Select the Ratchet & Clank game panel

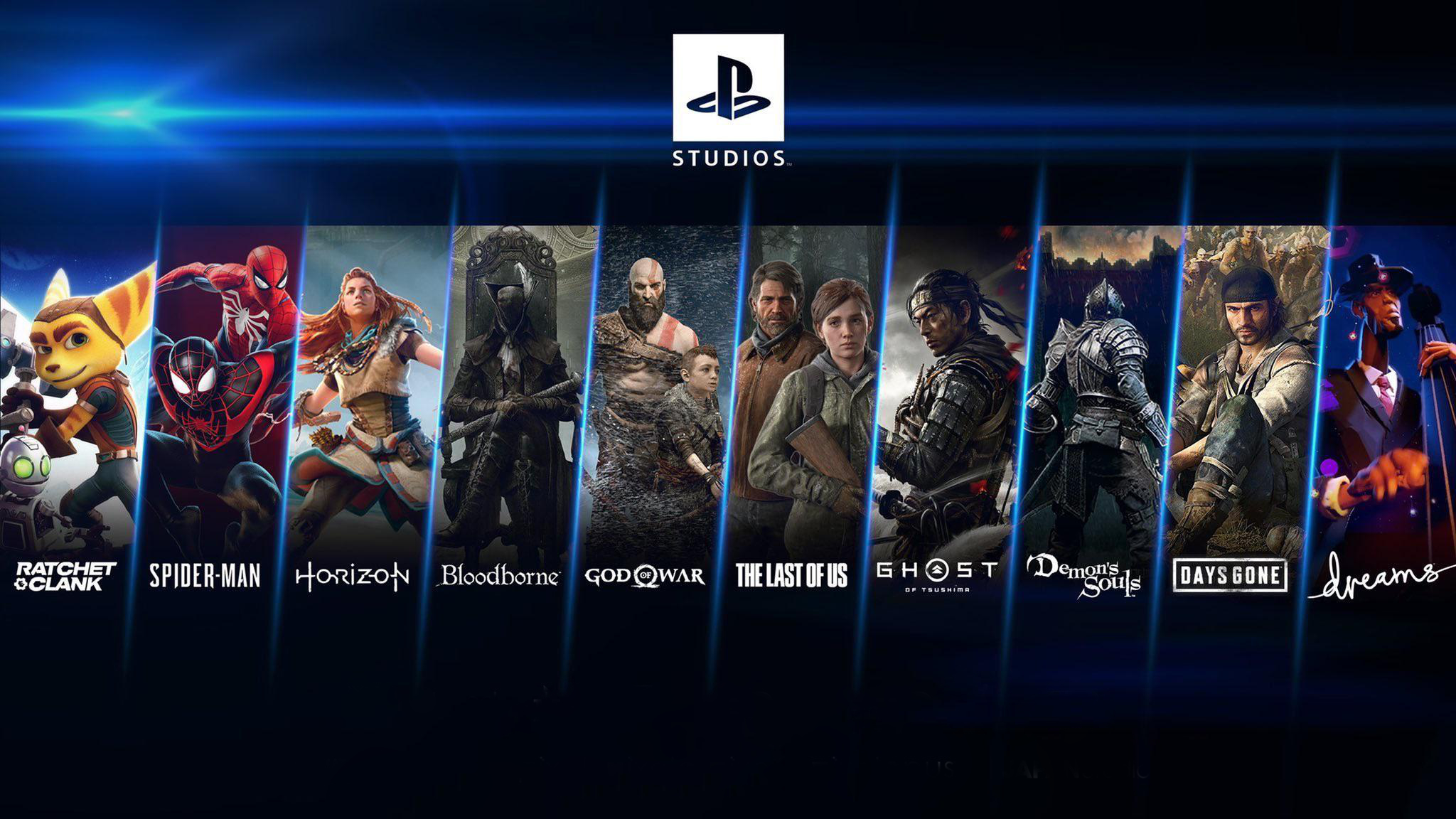click(71, 398)
